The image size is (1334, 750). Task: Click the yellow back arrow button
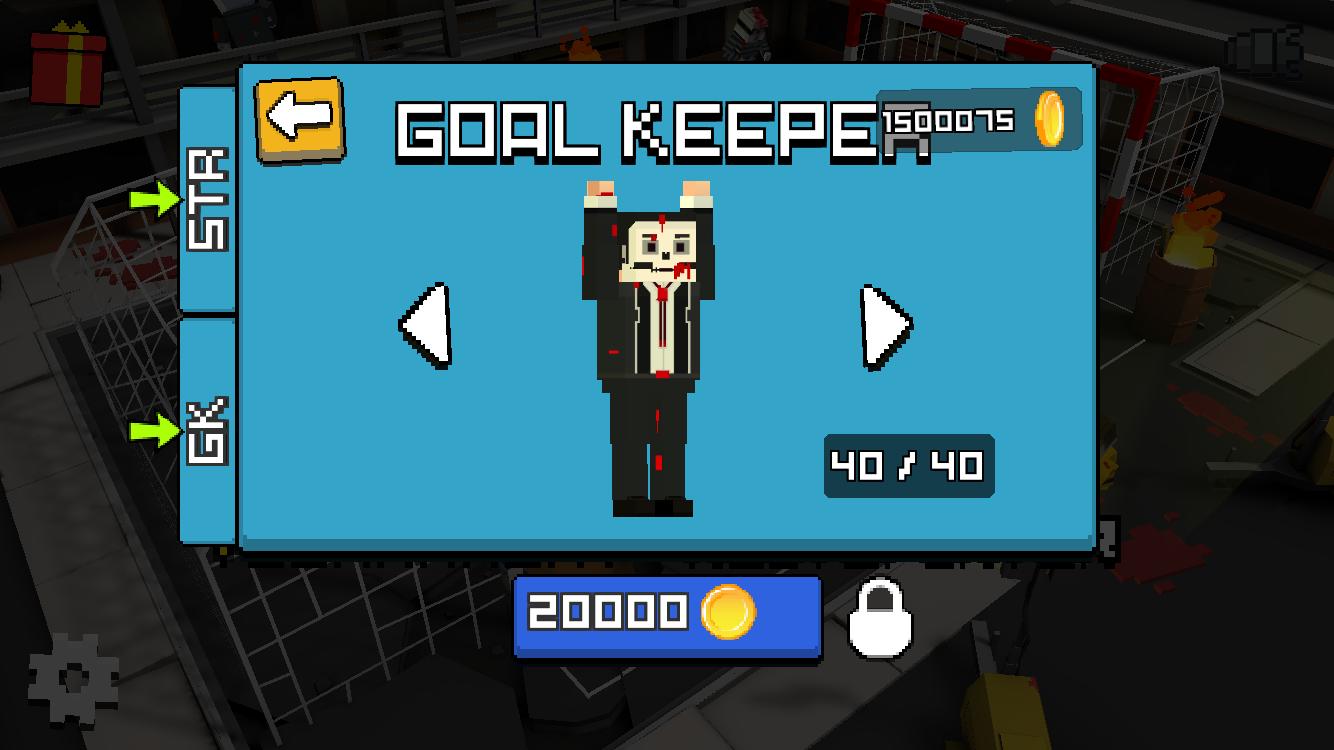pos(299,120)
